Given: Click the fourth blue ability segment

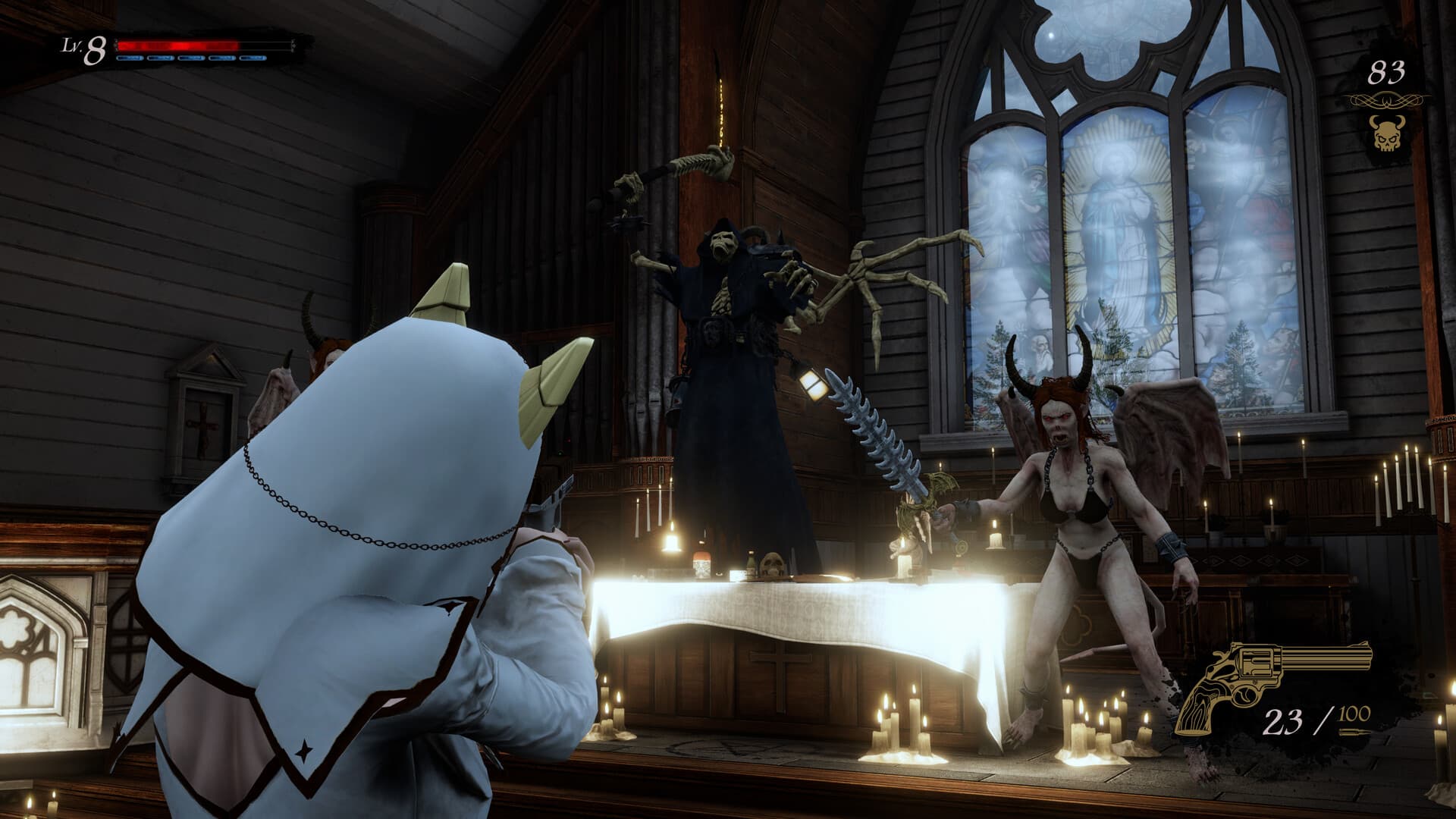Looking at the screenshot, I should coord(222,58).
